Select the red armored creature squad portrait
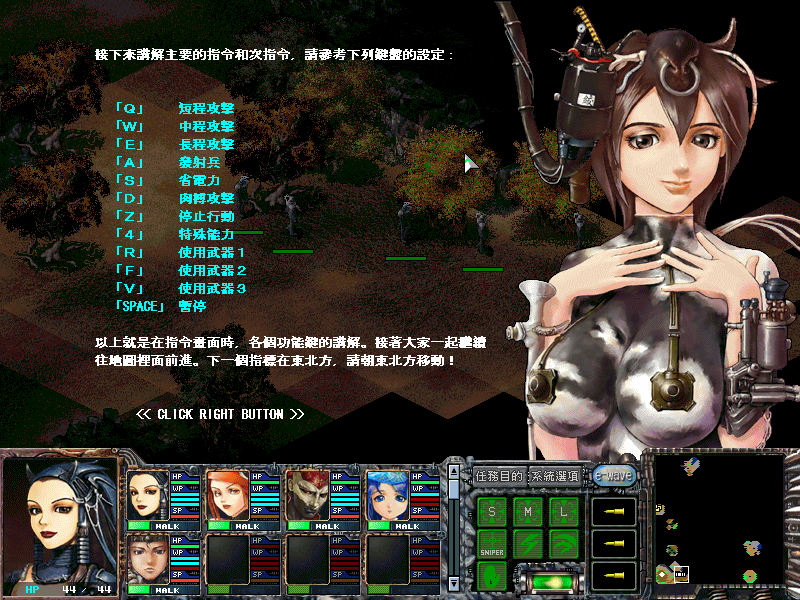Screen dimensions: 800x600 pyautogui.click(x=307, y=495)
